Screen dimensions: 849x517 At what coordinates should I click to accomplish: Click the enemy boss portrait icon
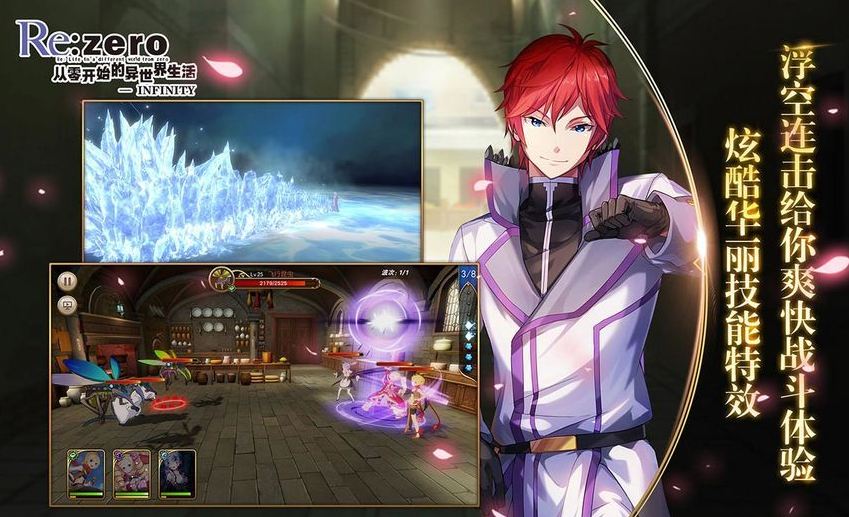coord(223,277)
